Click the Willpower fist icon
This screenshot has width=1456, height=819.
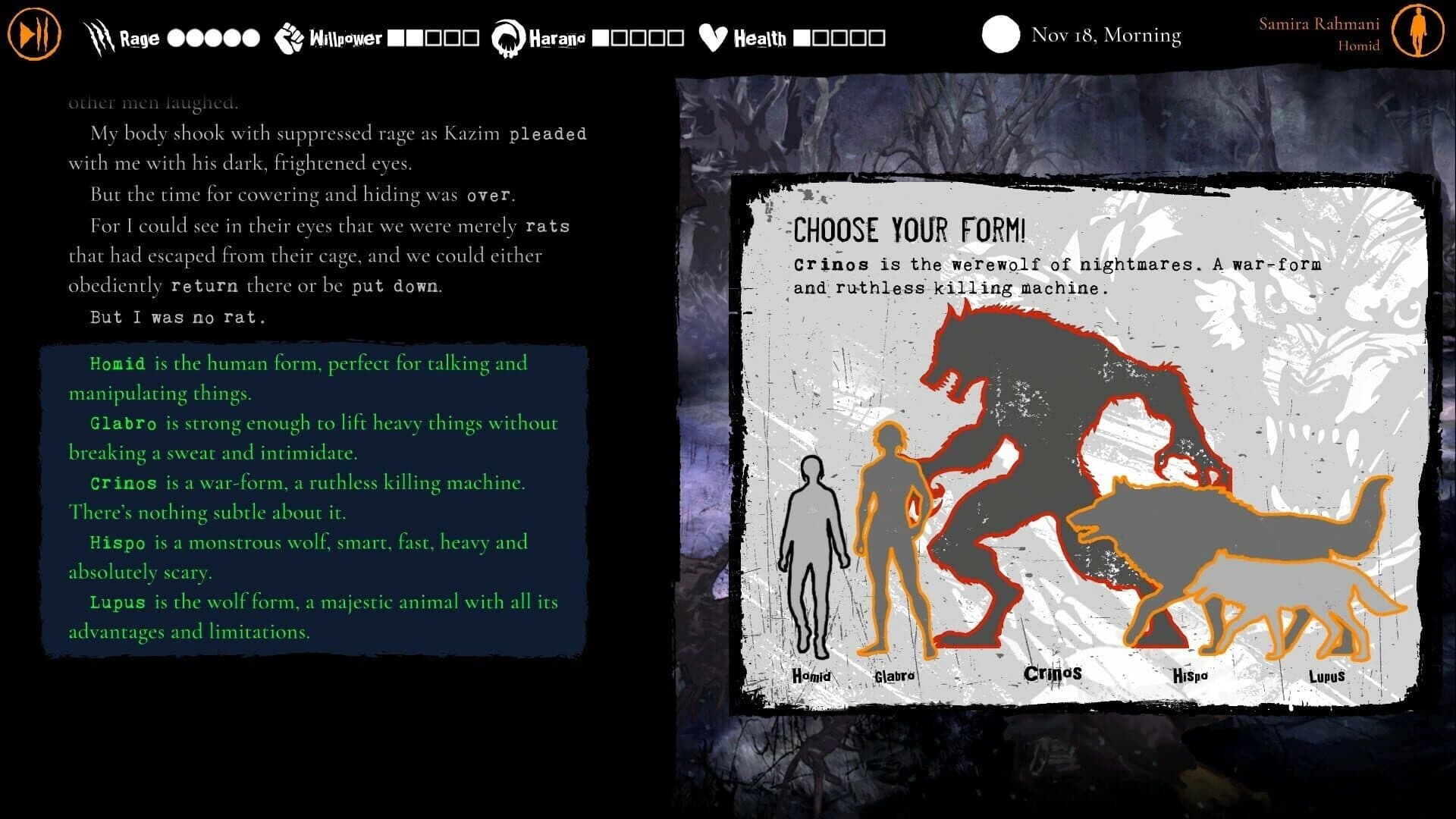(287, 35)
